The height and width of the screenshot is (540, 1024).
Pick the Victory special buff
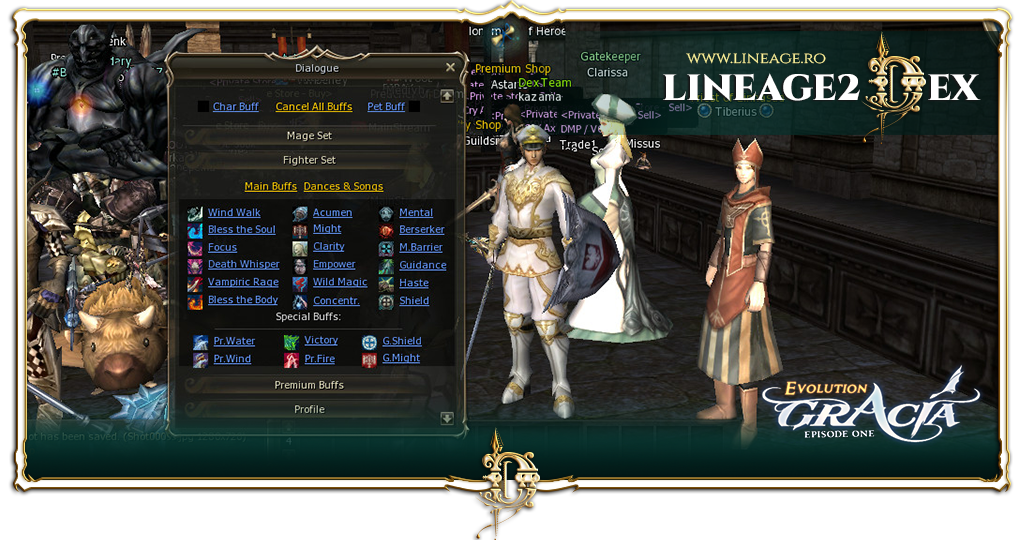click(x=321, y=341)
